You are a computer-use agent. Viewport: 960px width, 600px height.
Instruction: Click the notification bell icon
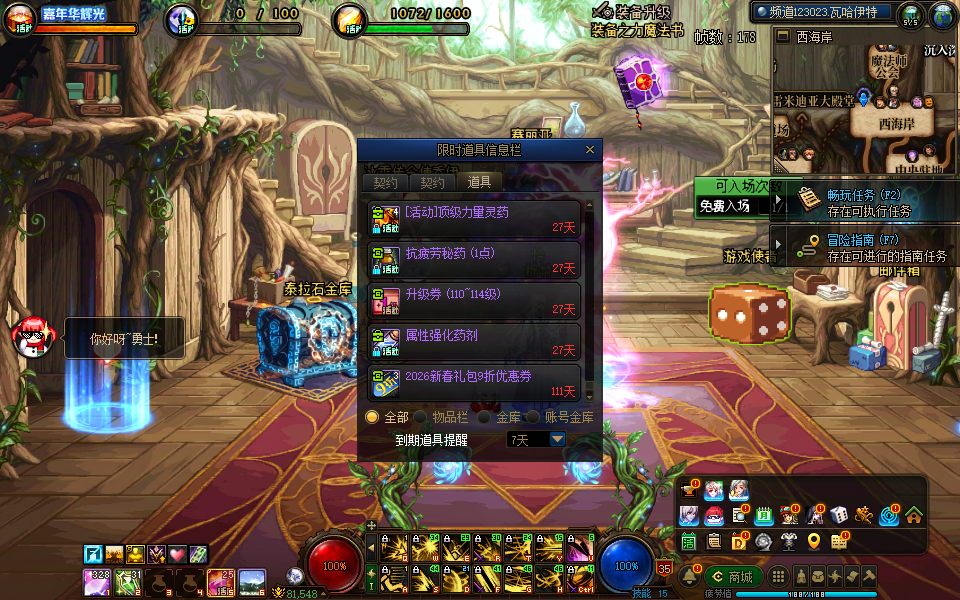689,577
